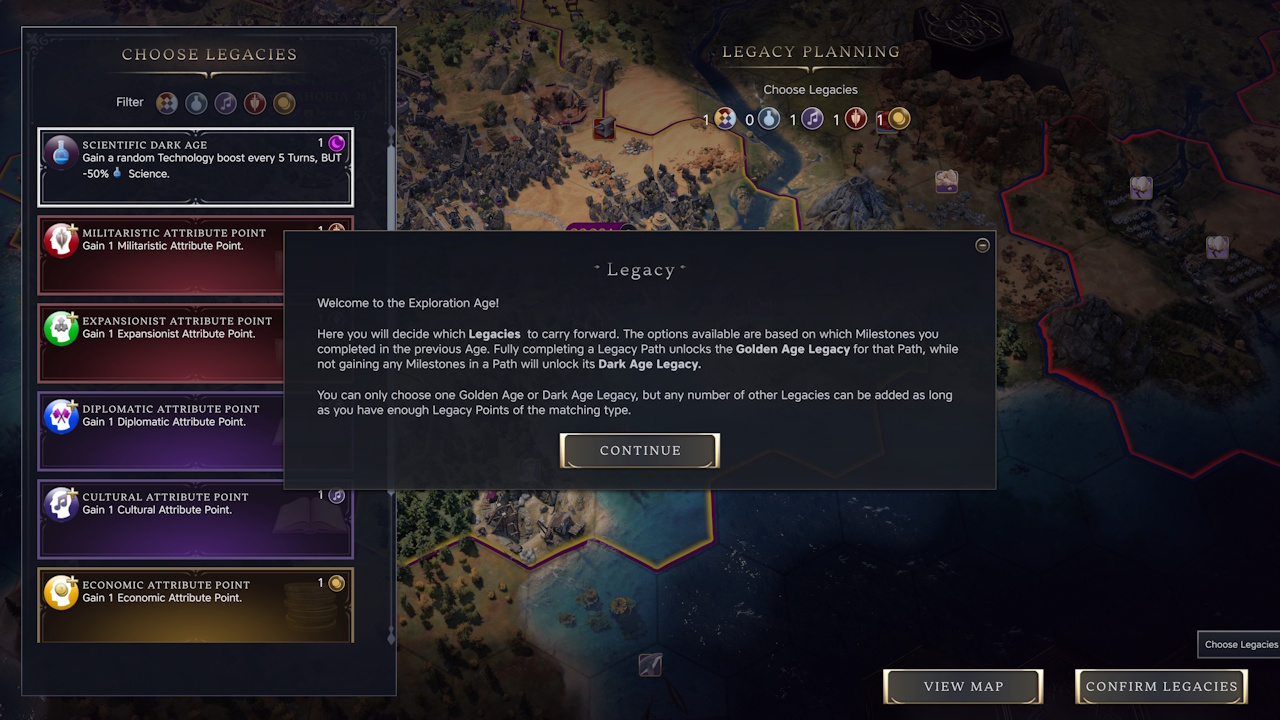Viewport: 1280px width, 720px height.
Task: Click Continue on the Legacy welcome dialog
Action: coord(639,450)
